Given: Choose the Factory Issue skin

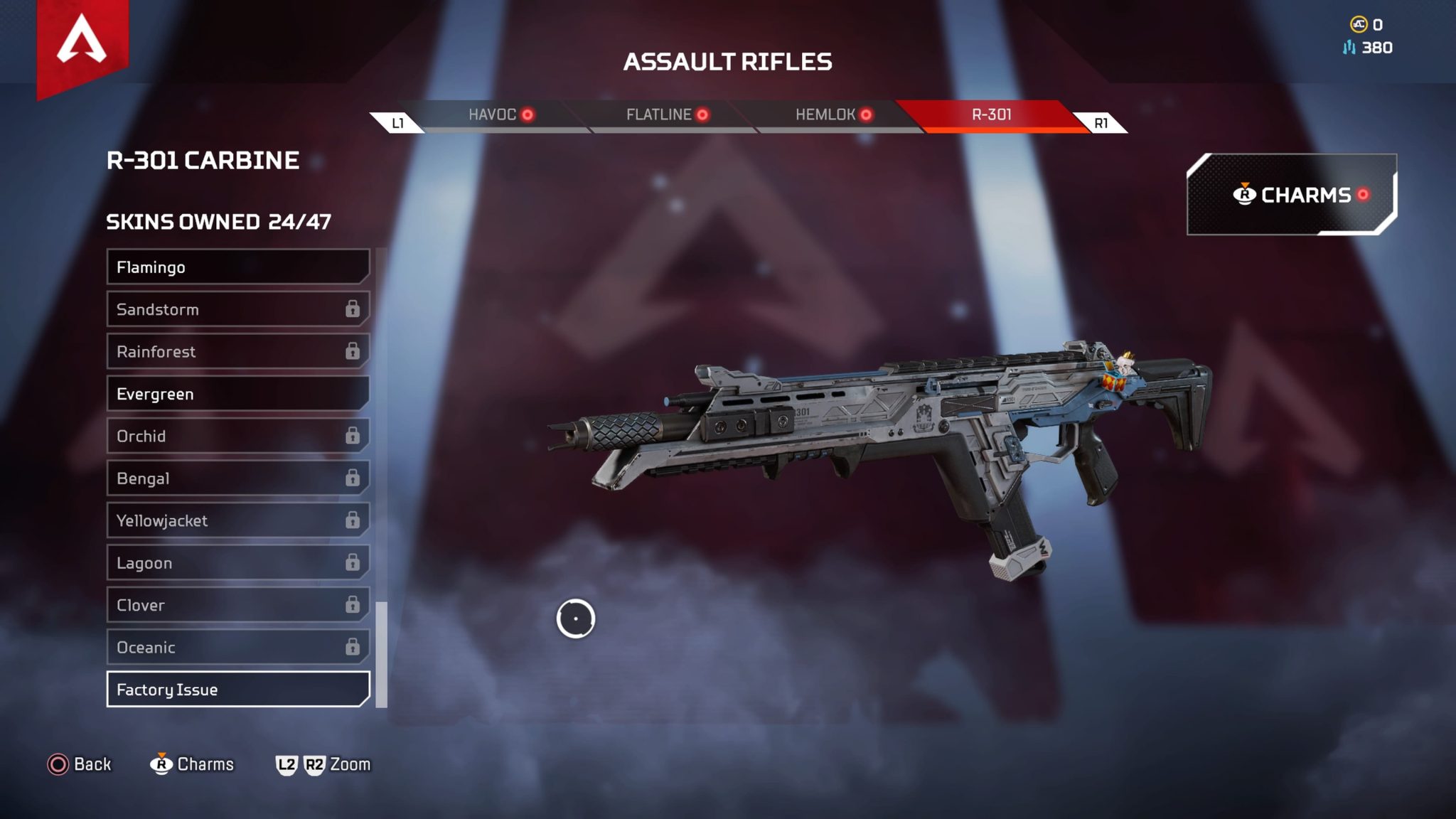Looking at the screenshot, I should 237,690.
